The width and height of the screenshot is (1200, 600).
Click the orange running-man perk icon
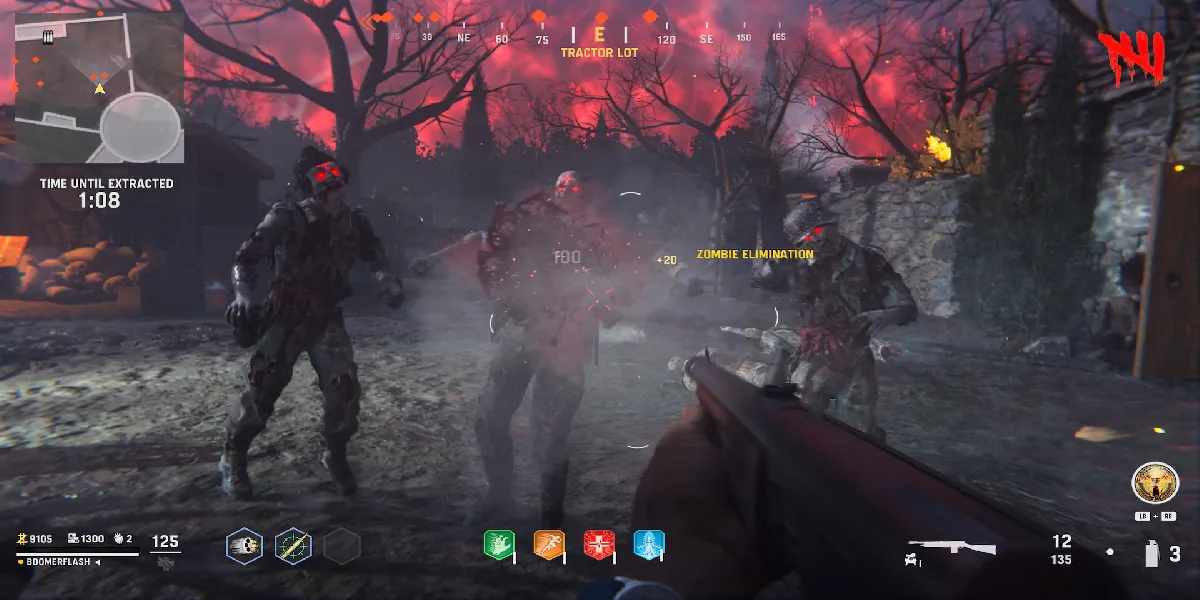(548, 545)
